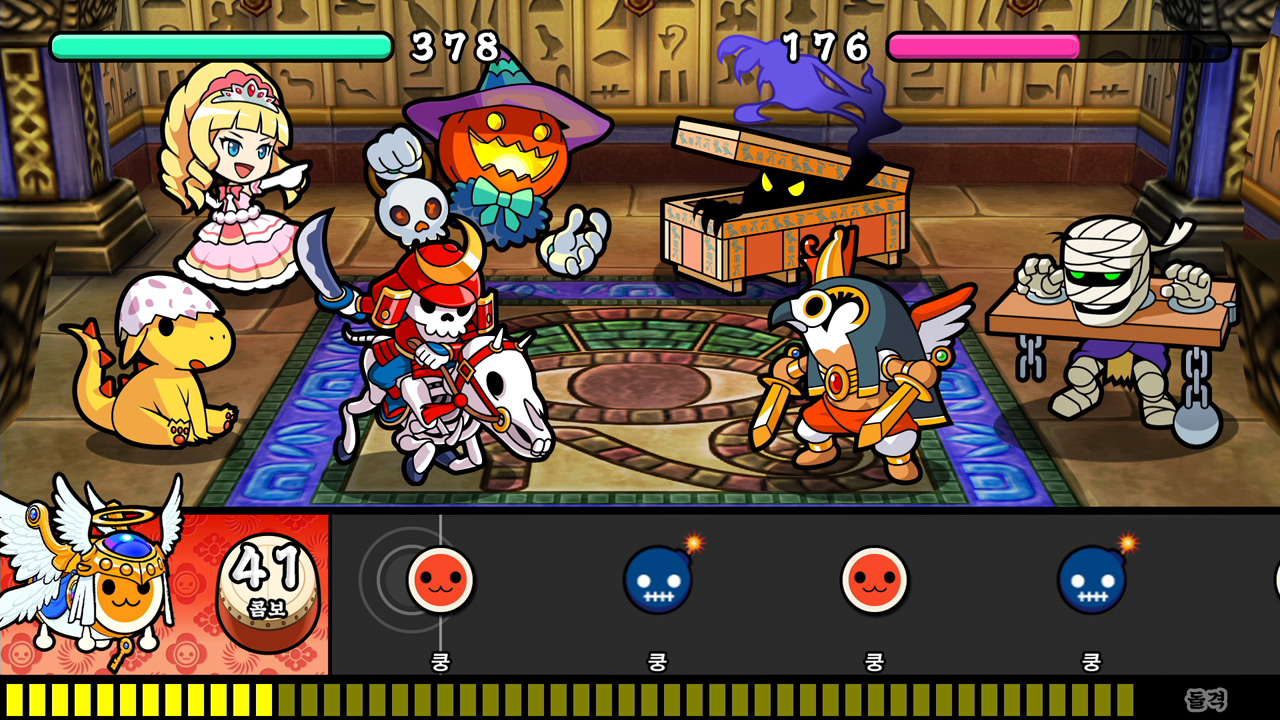The height and width of the screenshot is (720, 1280).
Task: Select the pumpkin-headed scarecrow enemy
Action: pos(505,150)
